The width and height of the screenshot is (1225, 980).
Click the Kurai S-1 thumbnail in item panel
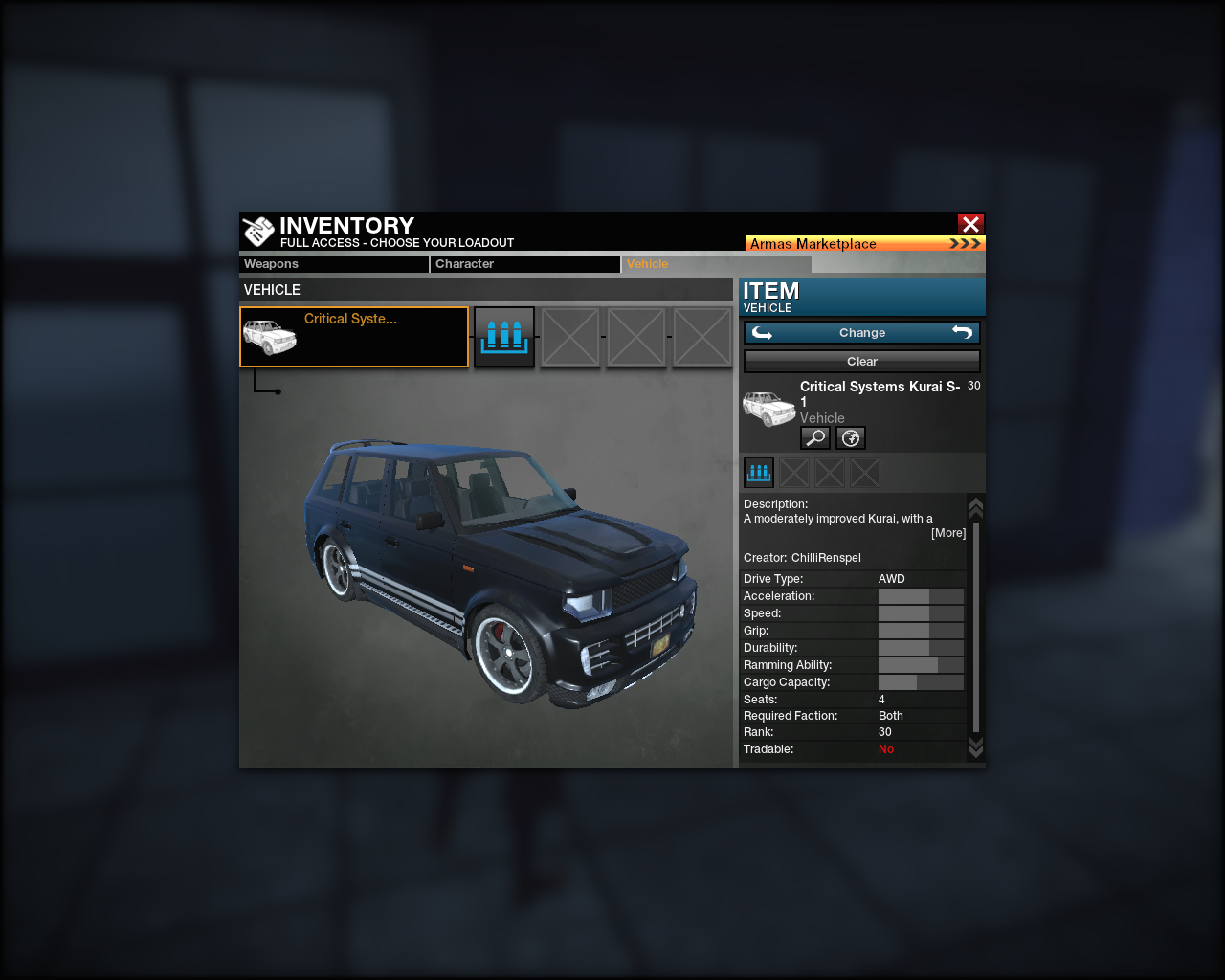[x=768, y=409]
